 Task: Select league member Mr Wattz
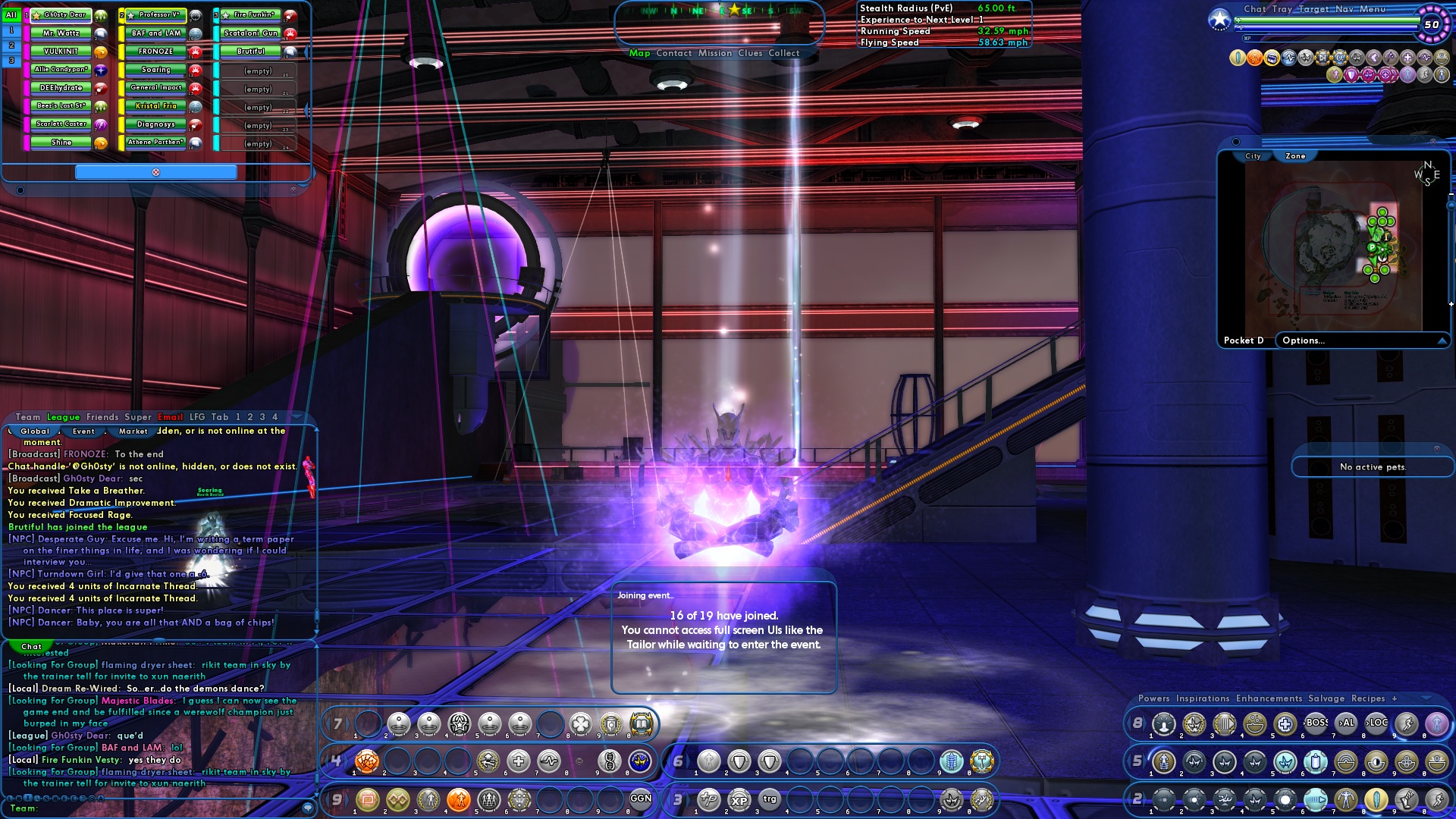click(x=61, y=33)
